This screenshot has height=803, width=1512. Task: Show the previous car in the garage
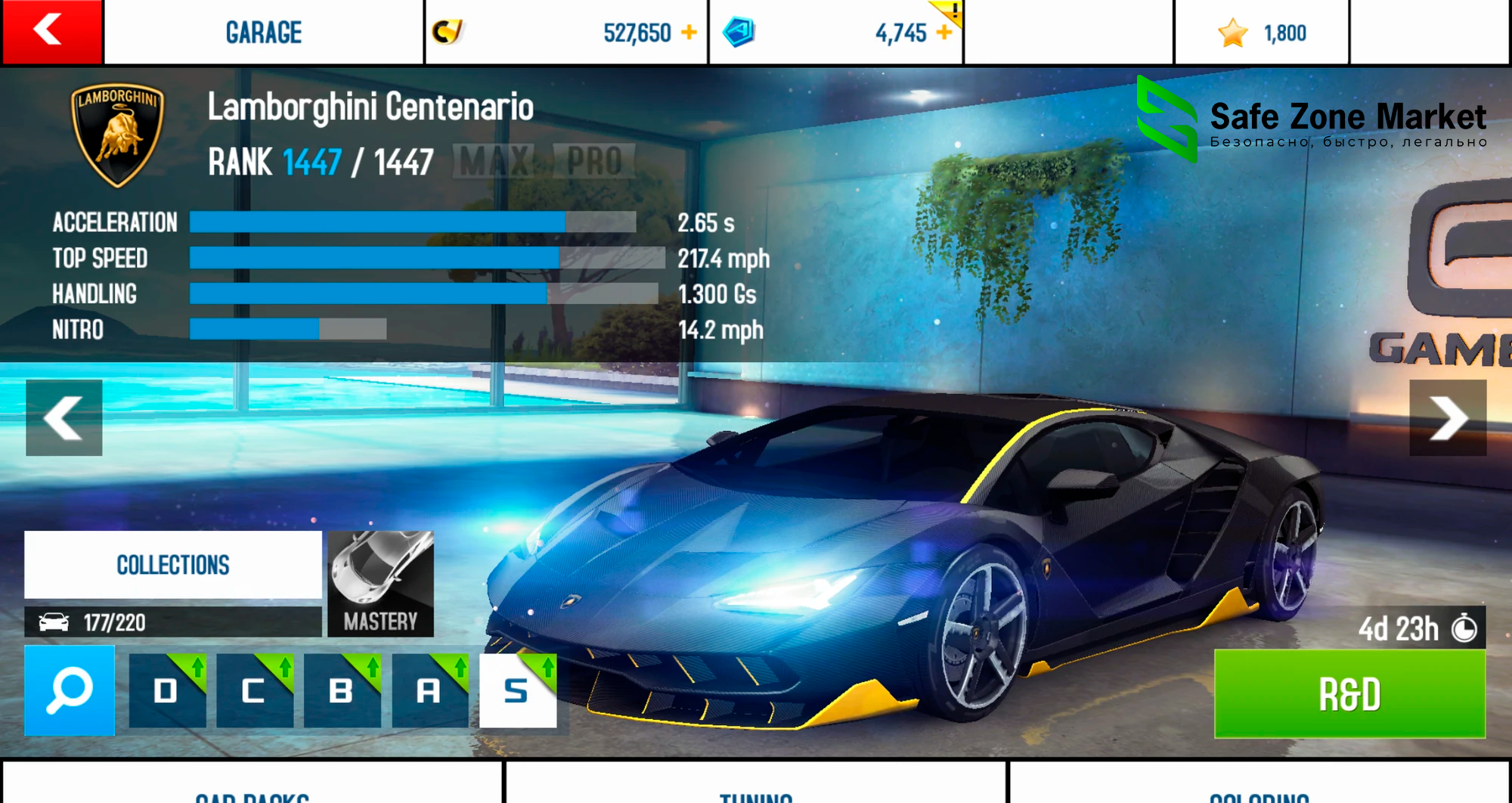64,417
